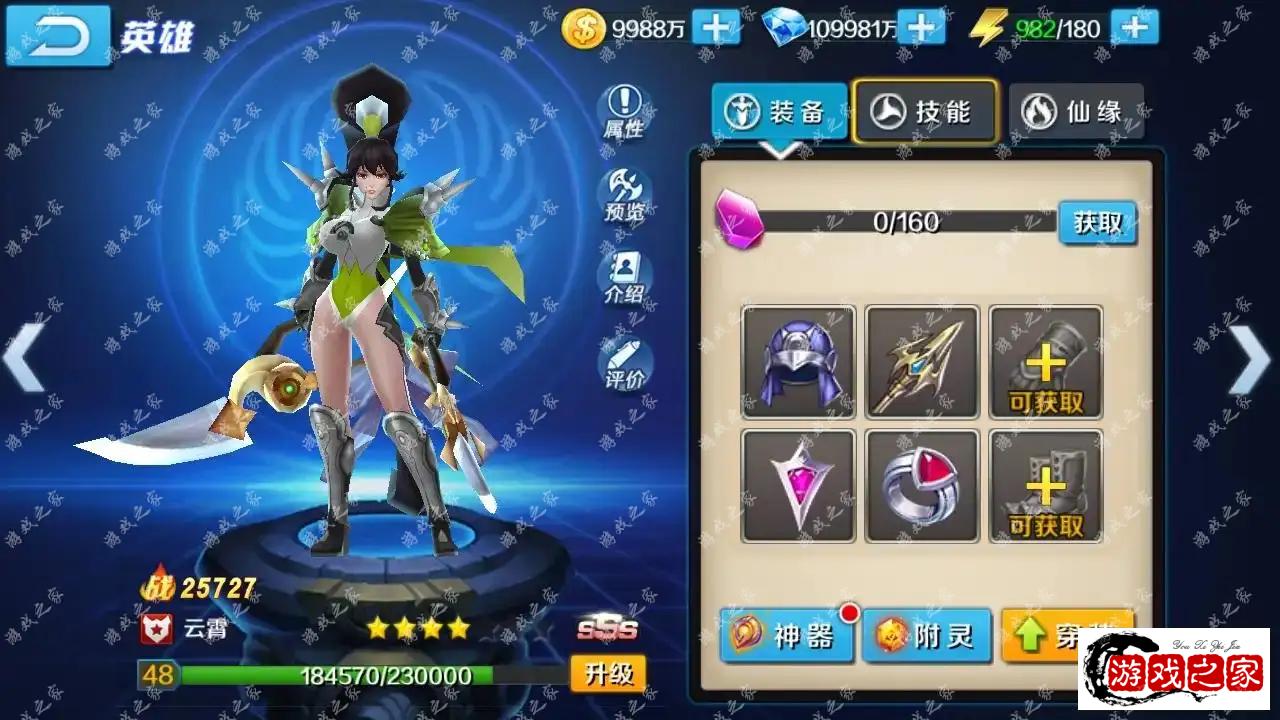Add gold coins with the plus button
The width and height of the screenshot is (1280, 720).
(x=716, y=28)
